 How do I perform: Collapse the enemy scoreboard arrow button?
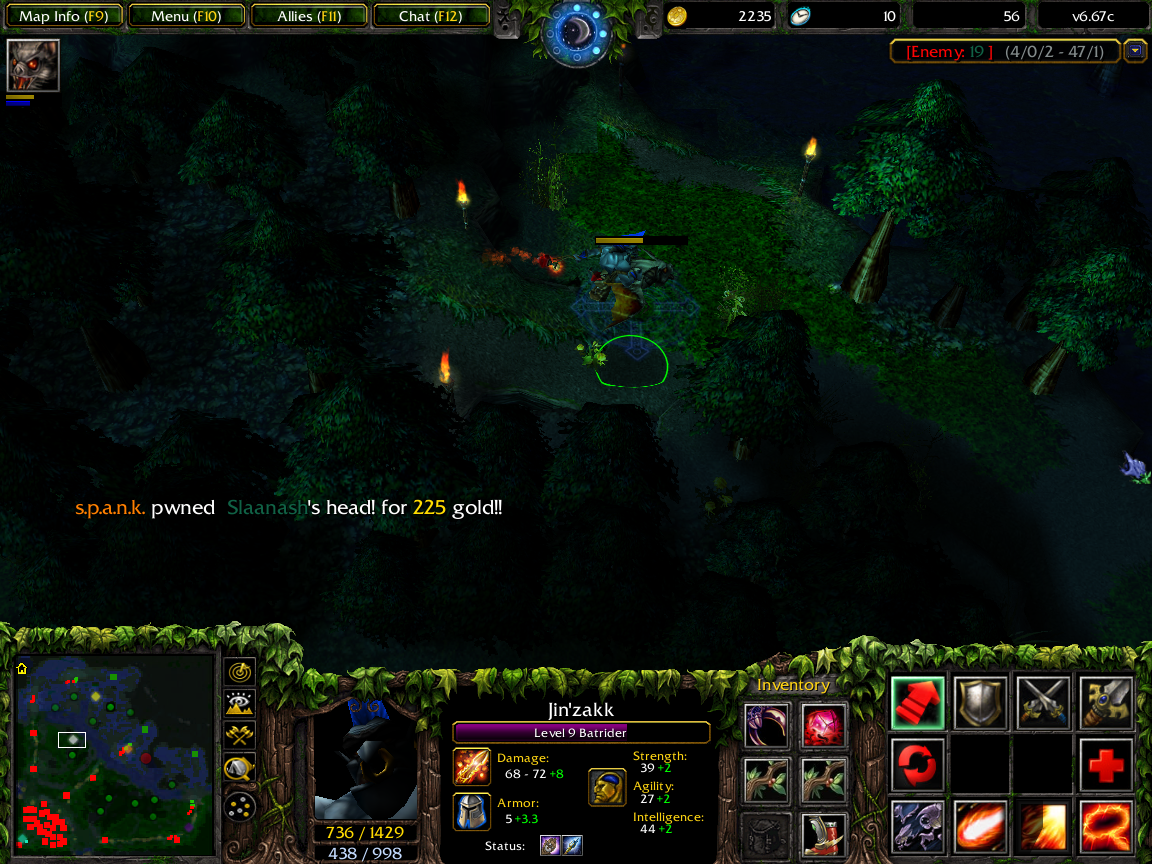coord(1135,51)
